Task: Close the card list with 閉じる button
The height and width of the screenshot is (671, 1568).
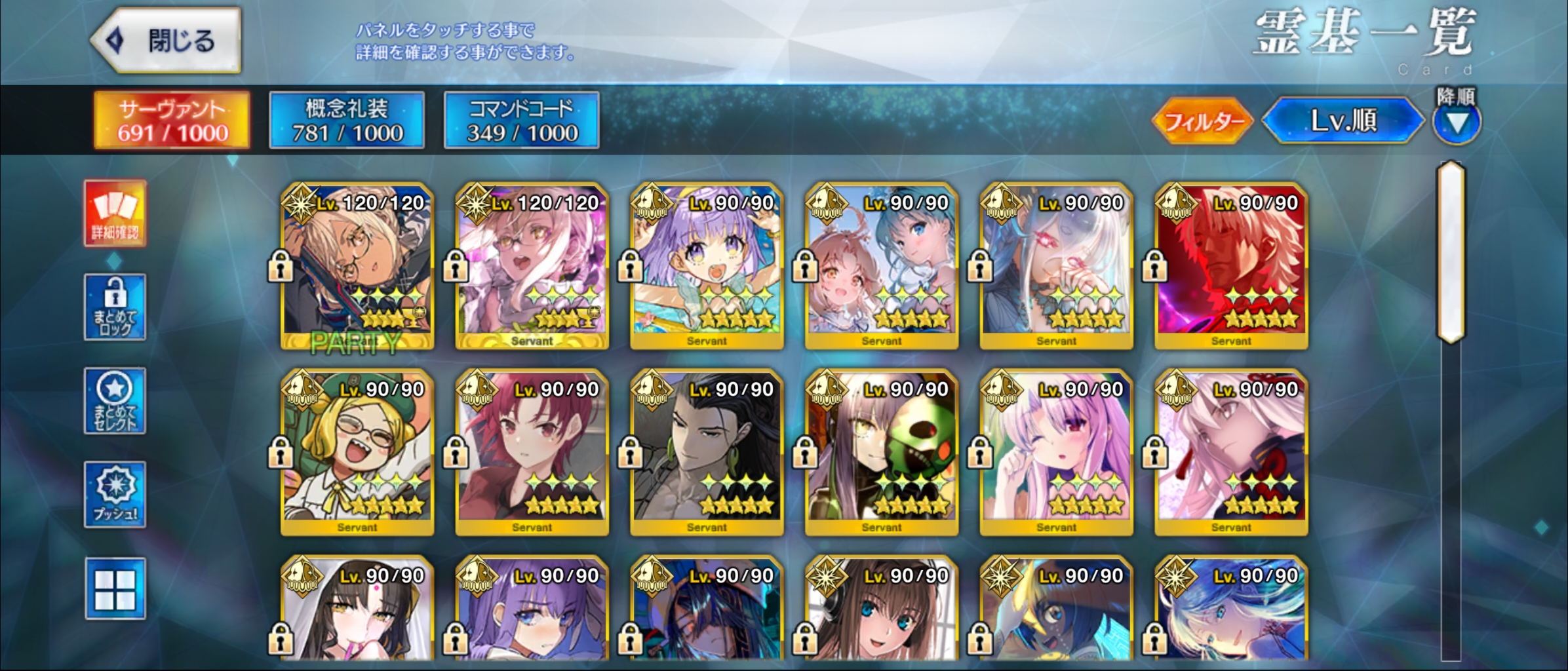Action: pos(167,41)
